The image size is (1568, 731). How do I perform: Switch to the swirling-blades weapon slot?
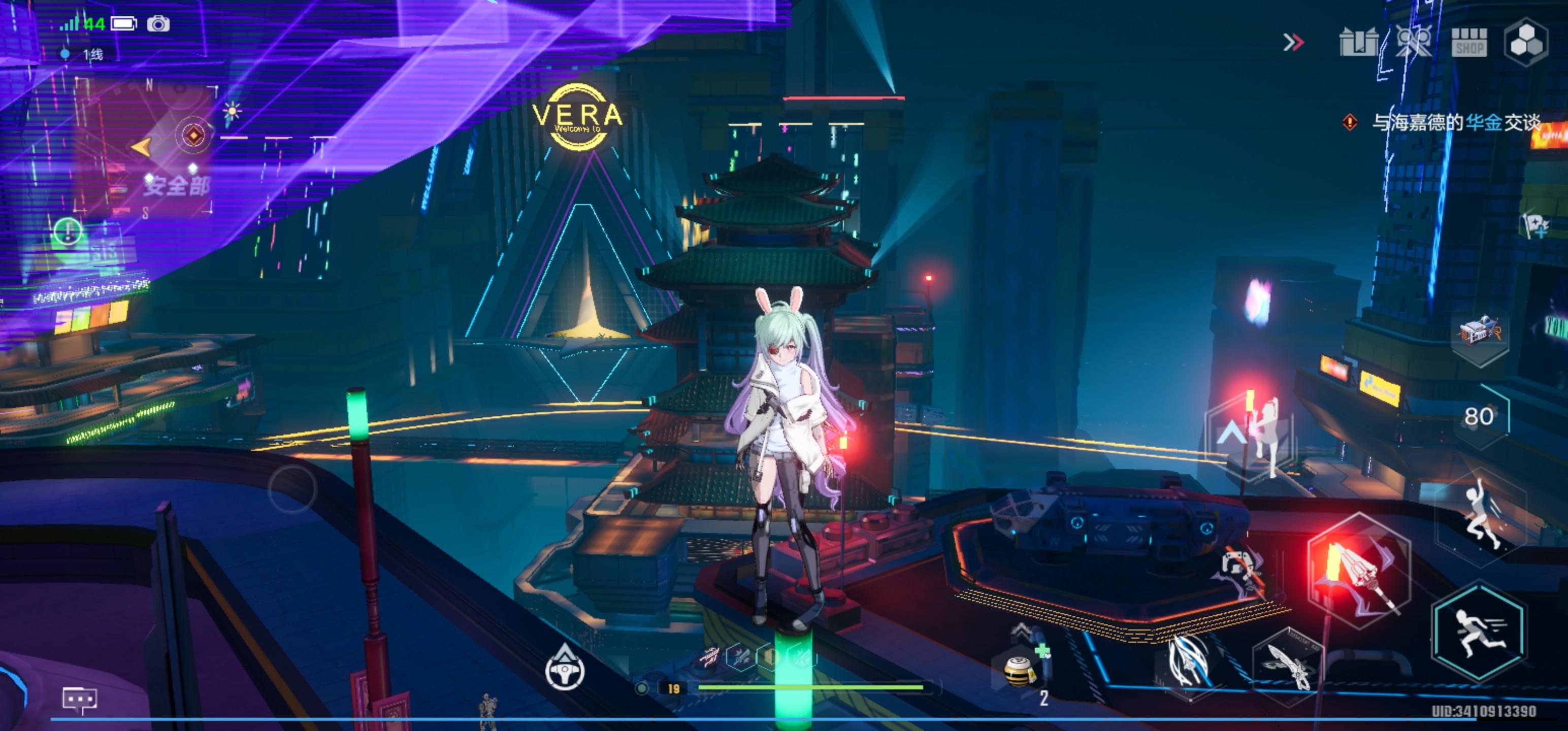[1188, 664]
